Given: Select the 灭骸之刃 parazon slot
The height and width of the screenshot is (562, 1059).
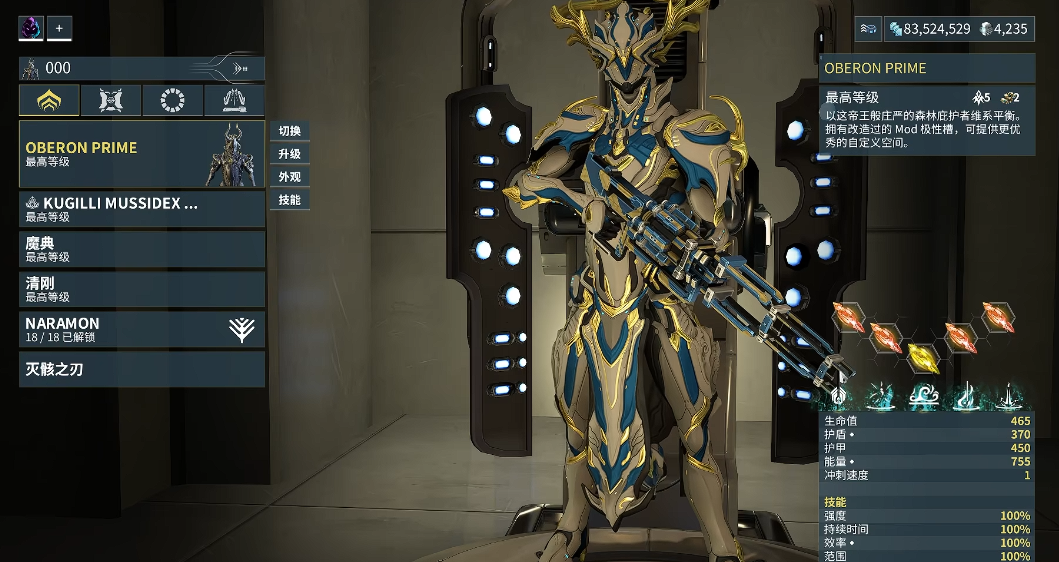Looking at the screenshot, I should pos(141,369).
